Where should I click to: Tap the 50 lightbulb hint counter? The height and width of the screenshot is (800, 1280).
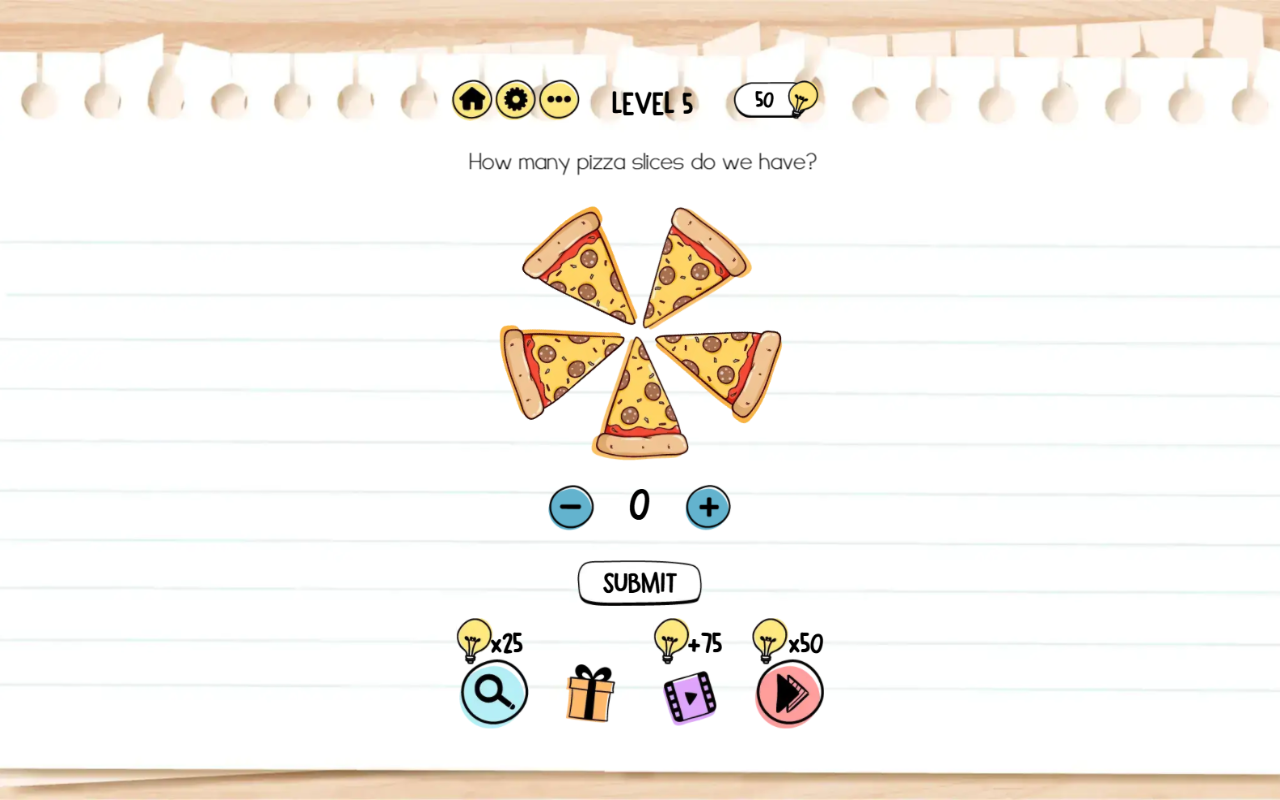tap(775, 100)
